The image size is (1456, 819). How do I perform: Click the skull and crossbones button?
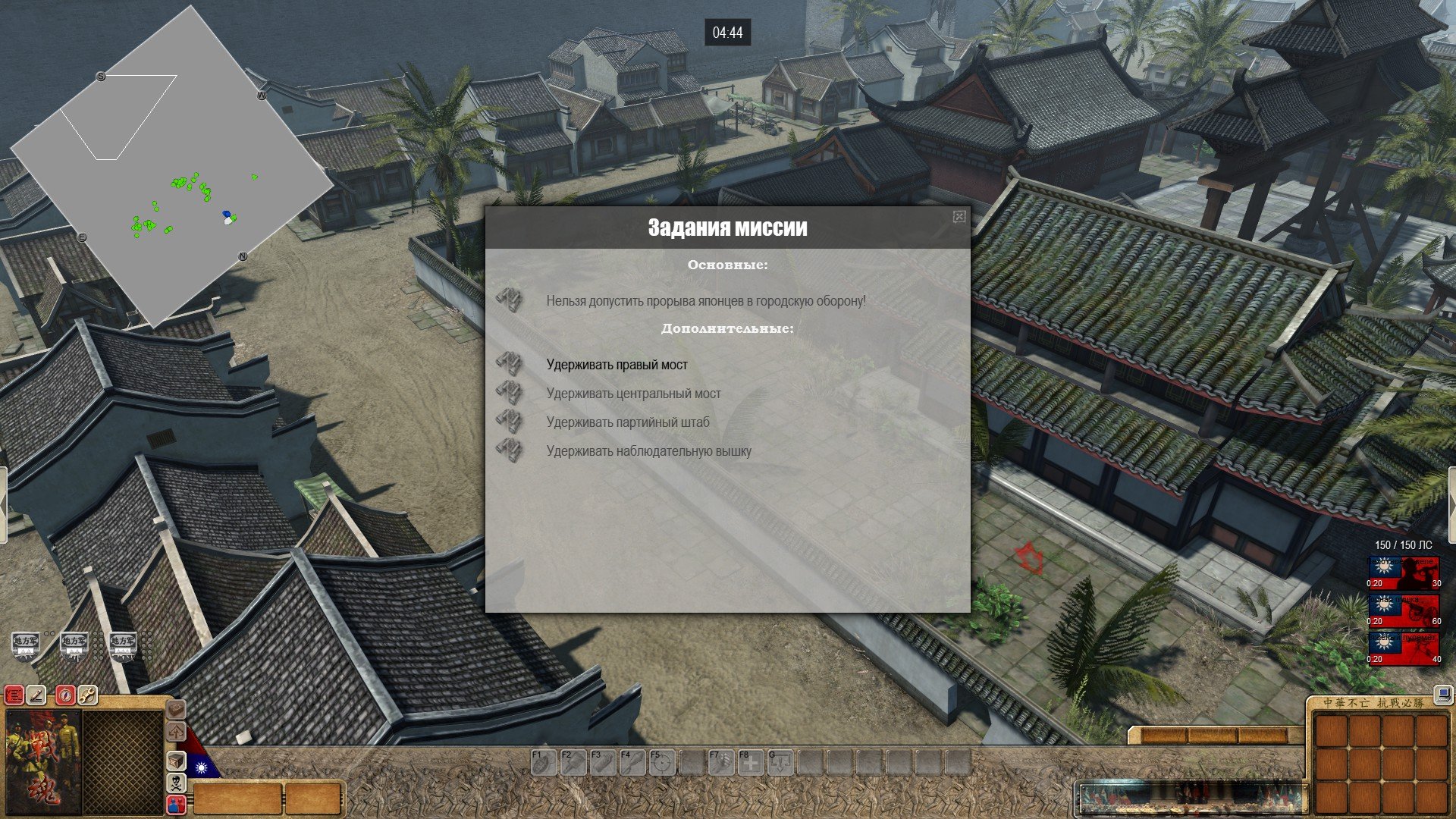pyautogui.click(x=176, y=783)
